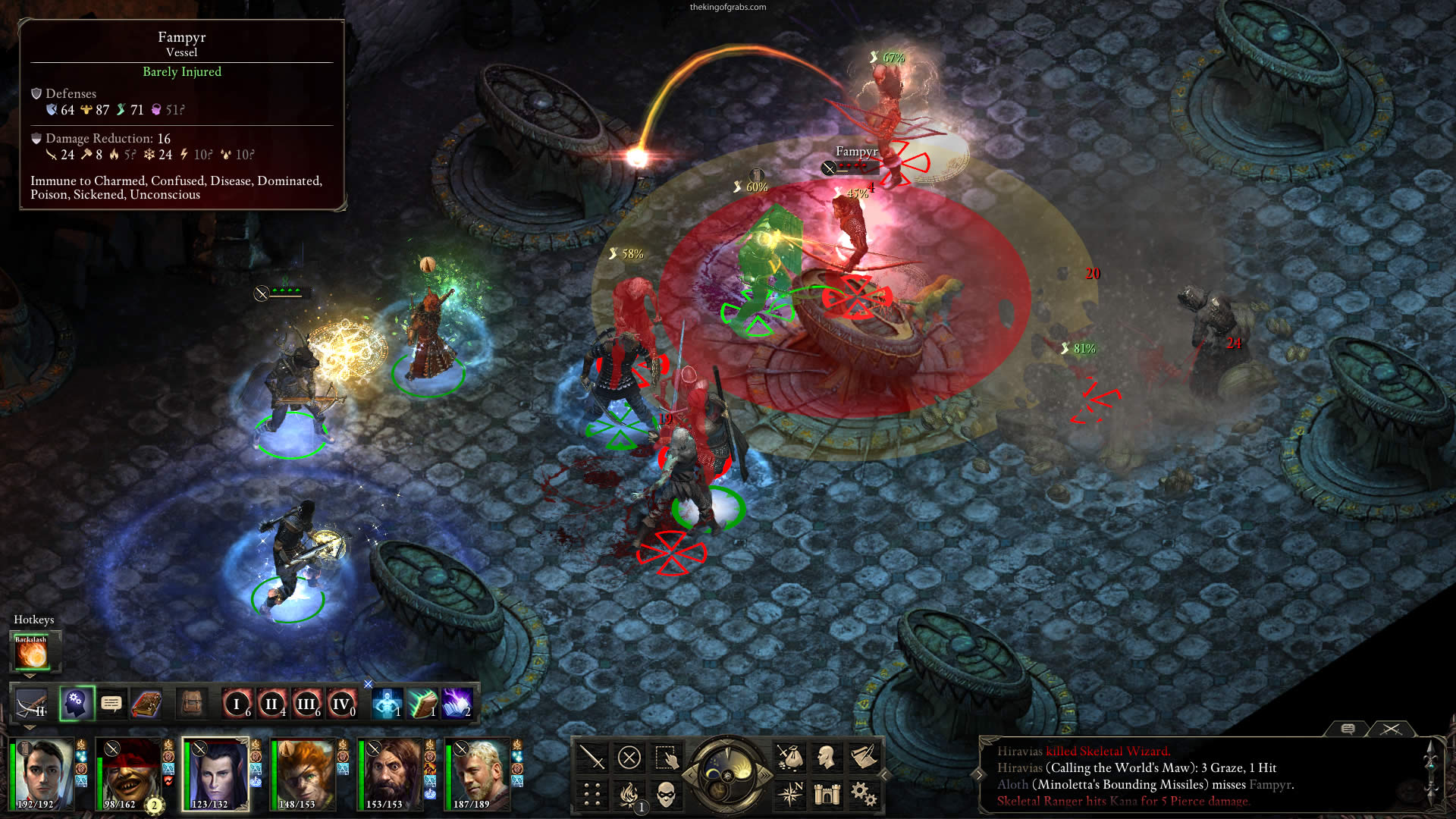The width and height of the screenshot is (1456, 819).
Task: Open the backpack quick items
Action: click(191, 704)
